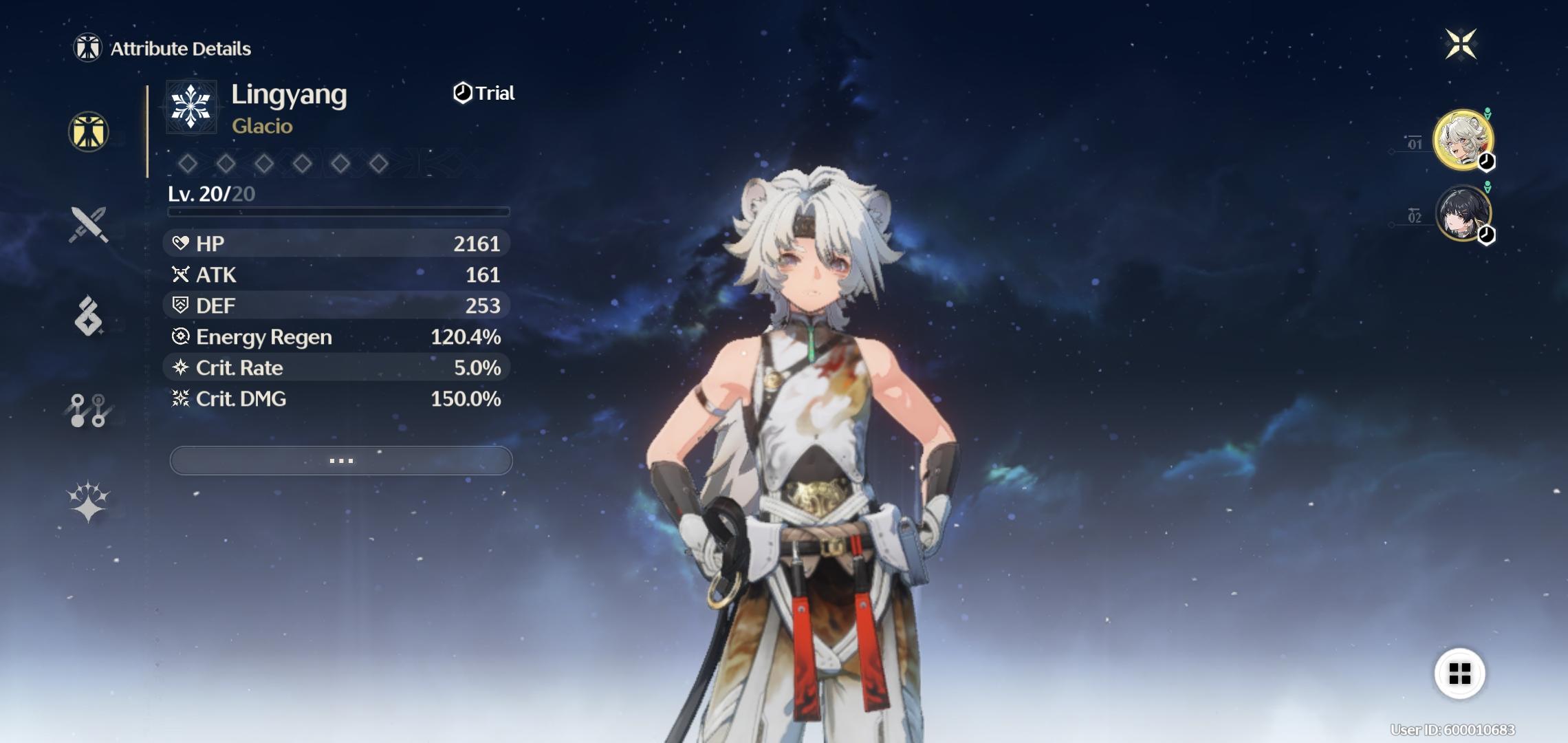
Task: Open the Resonance Chain sparkle tab
Action: pyautogui.click(x=89, y=501)
